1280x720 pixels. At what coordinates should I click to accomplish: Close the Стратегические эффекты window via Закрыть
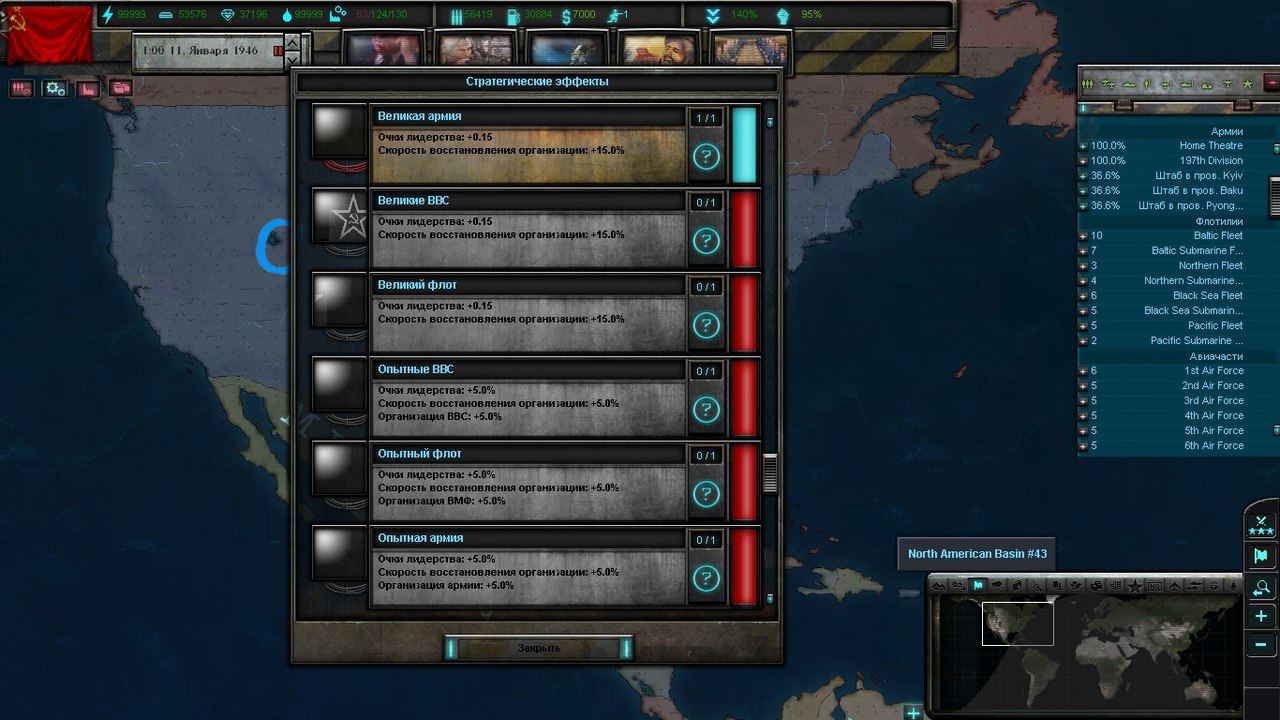539,648
